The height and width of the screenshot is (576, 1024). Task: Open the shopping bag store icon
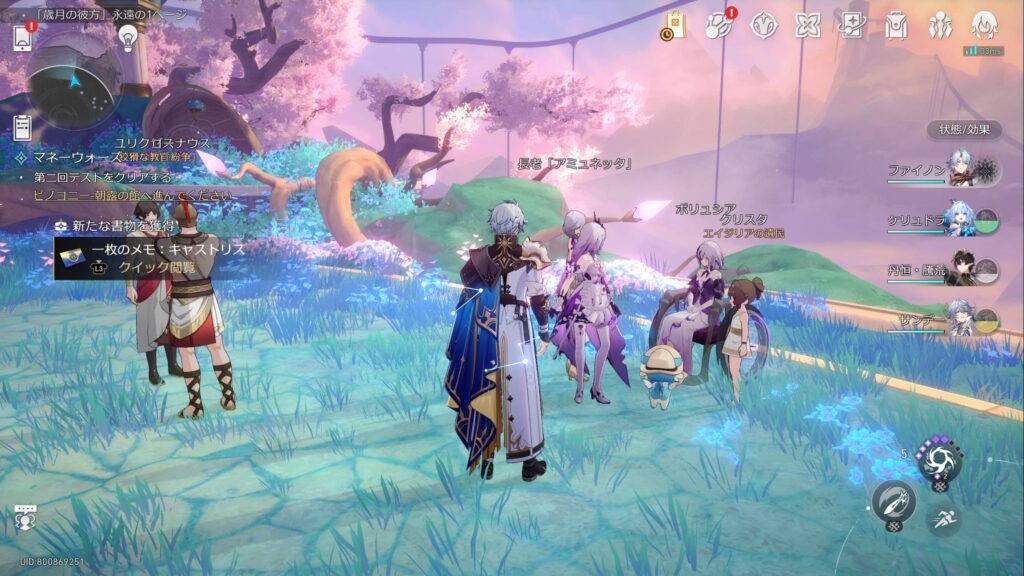(x=673, y=26)
